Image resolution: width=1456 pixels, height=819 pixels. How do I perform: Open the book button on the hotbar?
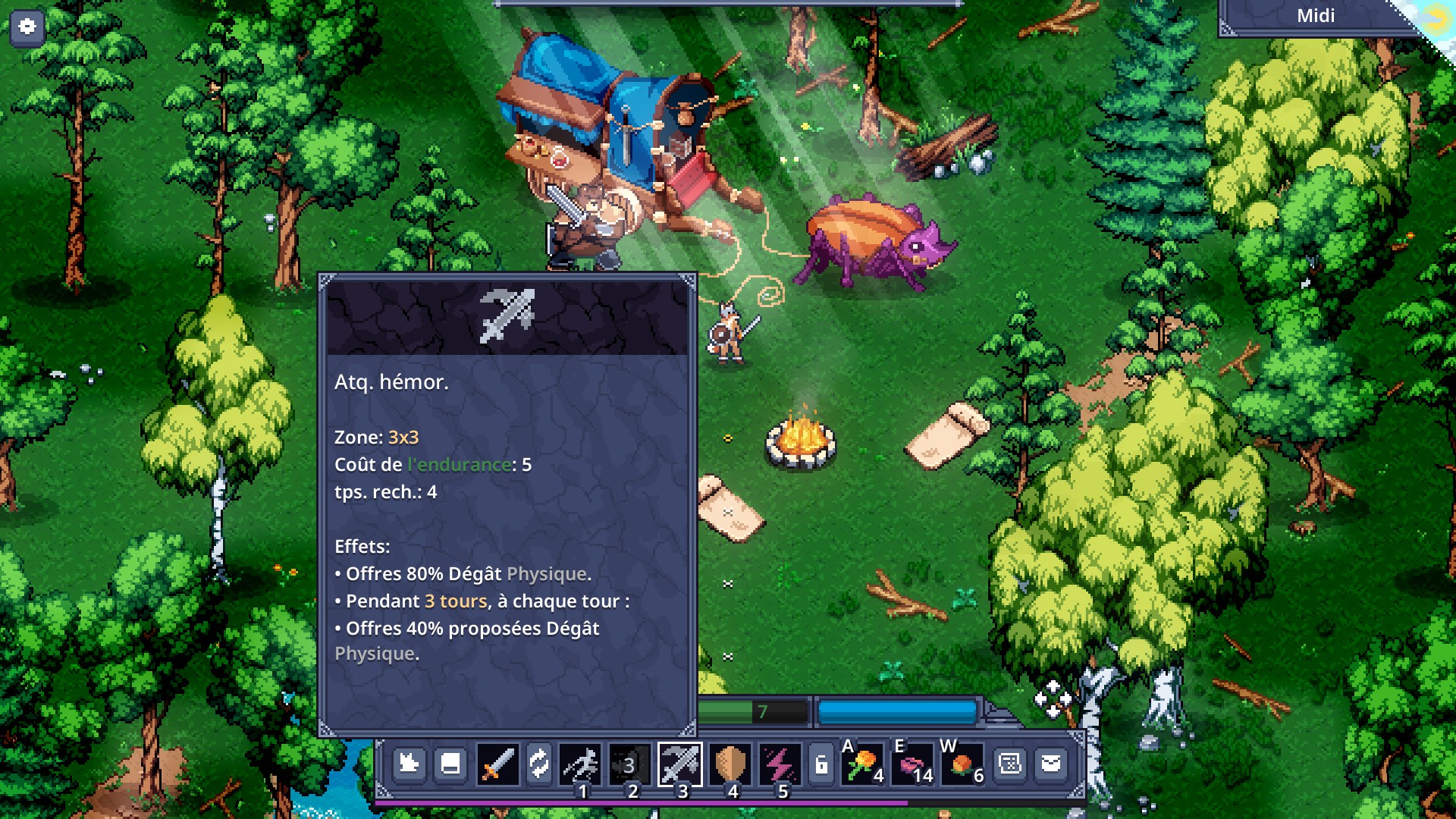[x=450, y=764]
